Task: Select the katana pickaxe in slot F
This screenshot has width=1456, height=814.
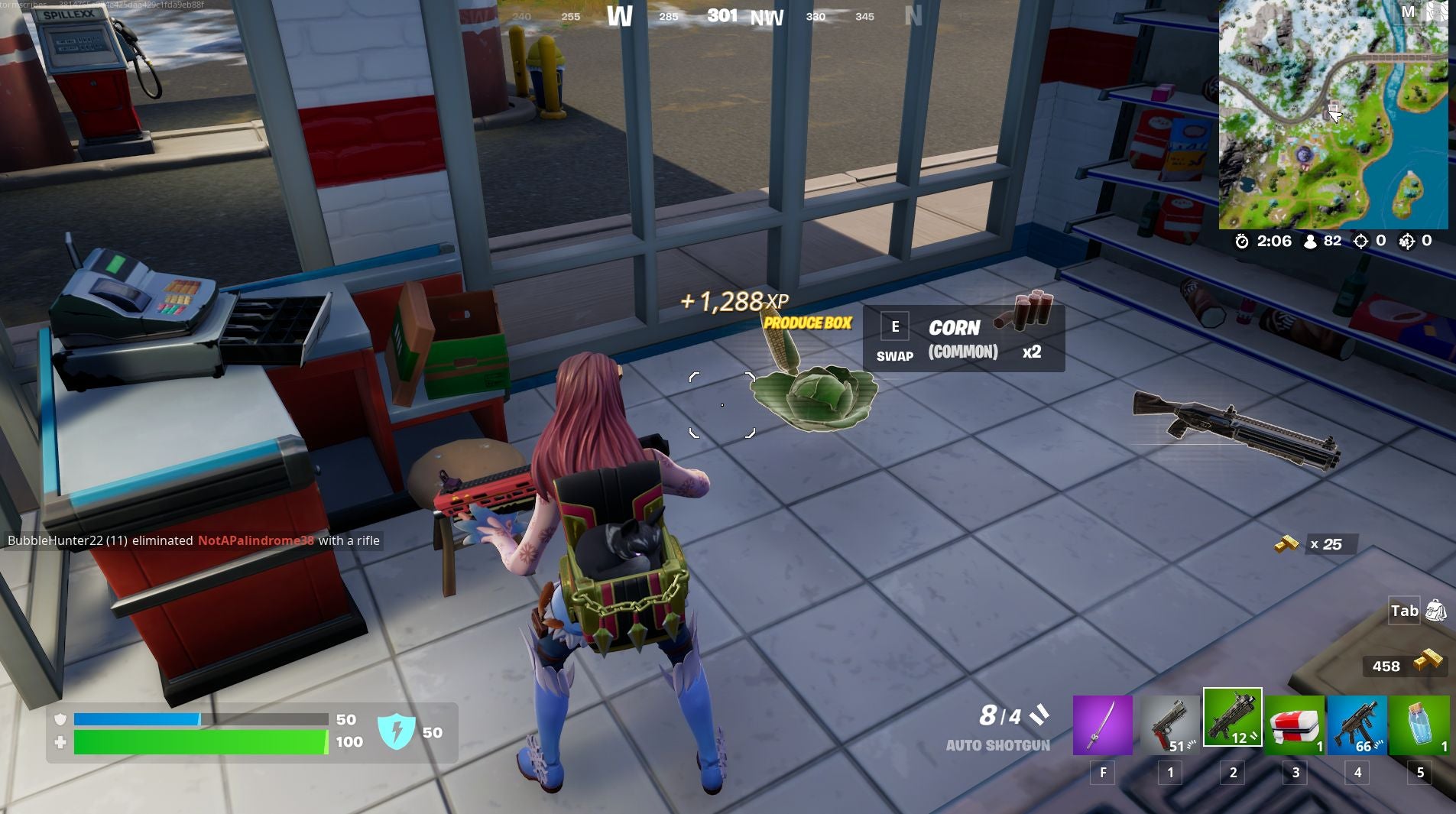Action: pos(1103,725)
